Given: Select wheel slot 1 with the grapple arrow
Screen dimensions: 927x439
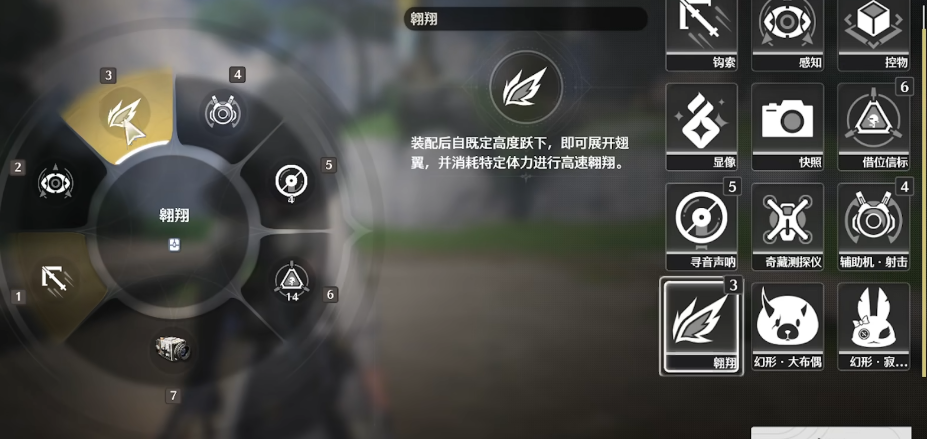Looking at the screenshot, I should pyautogui.click(x=55, y=276).
